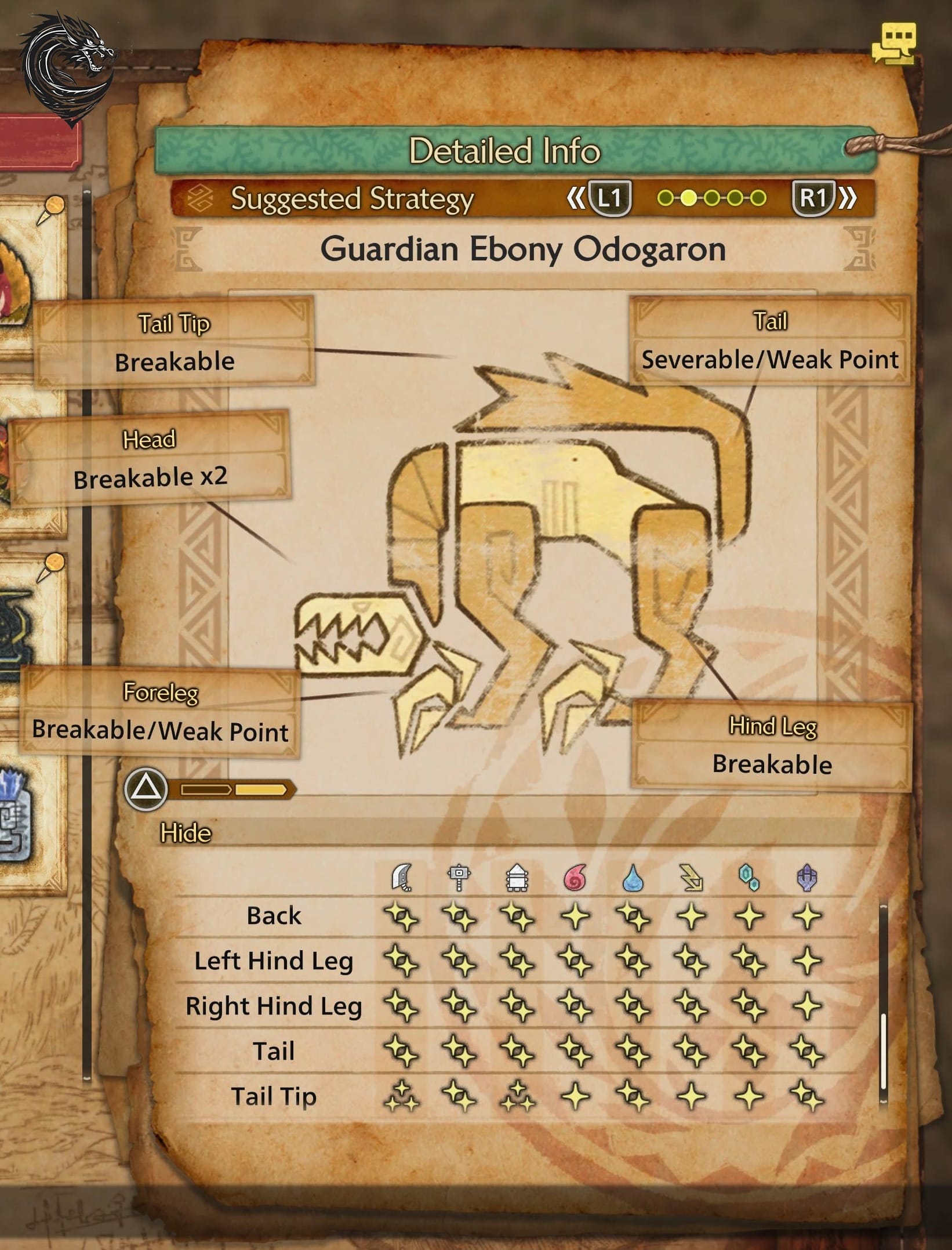Choose the Foreleg Breakable/Weak Point callout
The width and height of the screenshot is (952, 1250).
coord(161,713)
